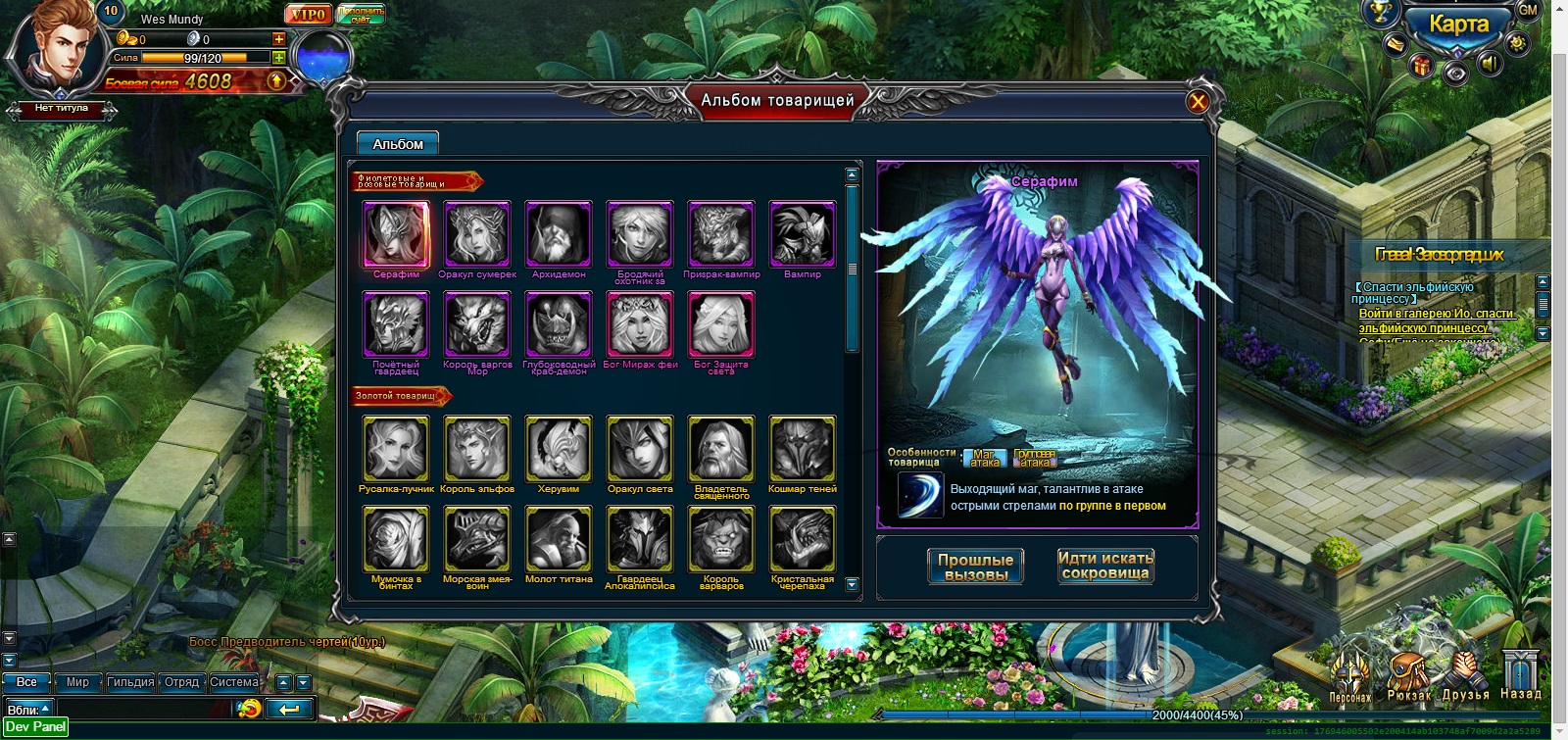
Task: Select the Вампир companion portrait
Action: point(803,235)
